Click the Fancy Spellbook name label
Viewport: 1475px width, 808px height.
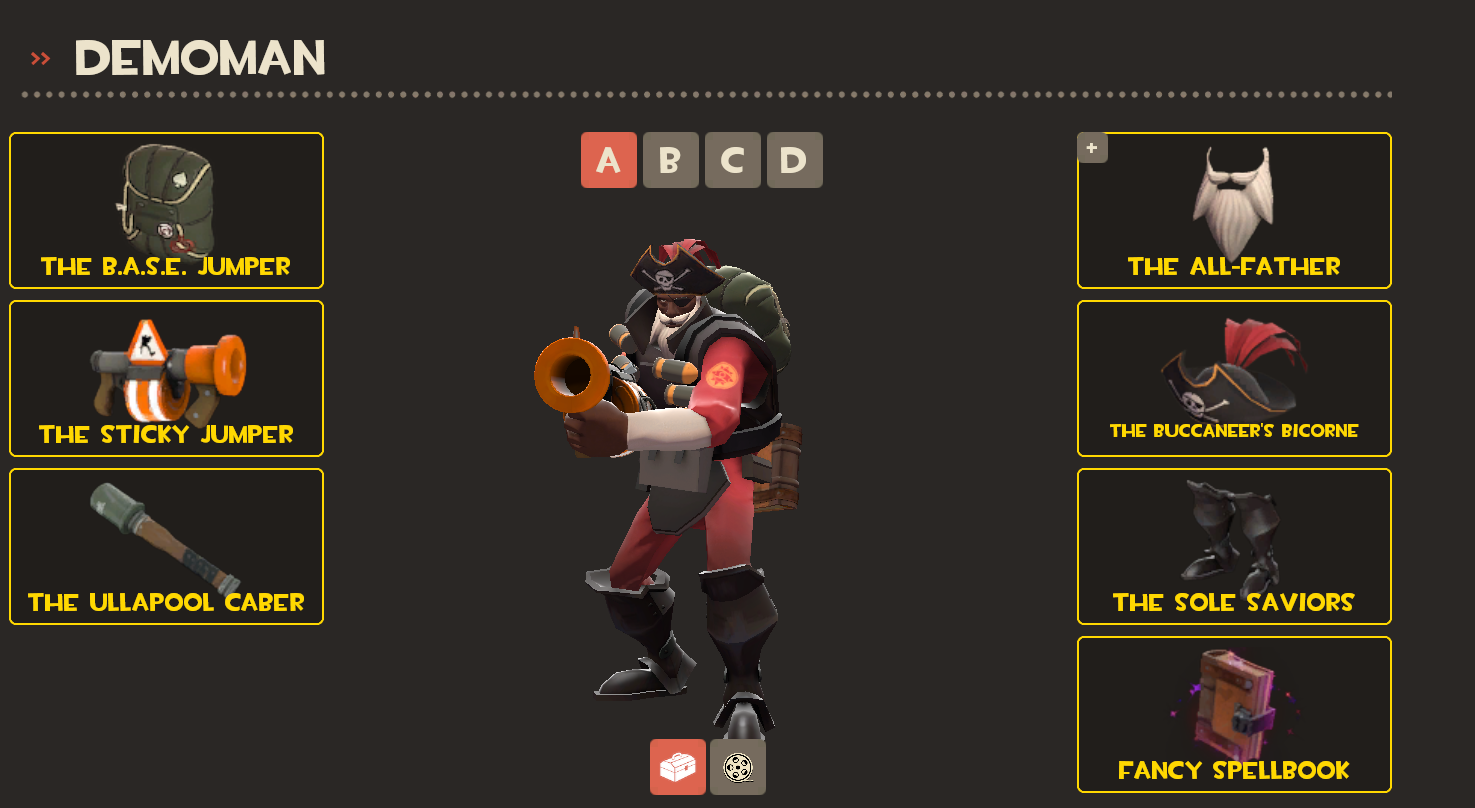pos(1233,769)
